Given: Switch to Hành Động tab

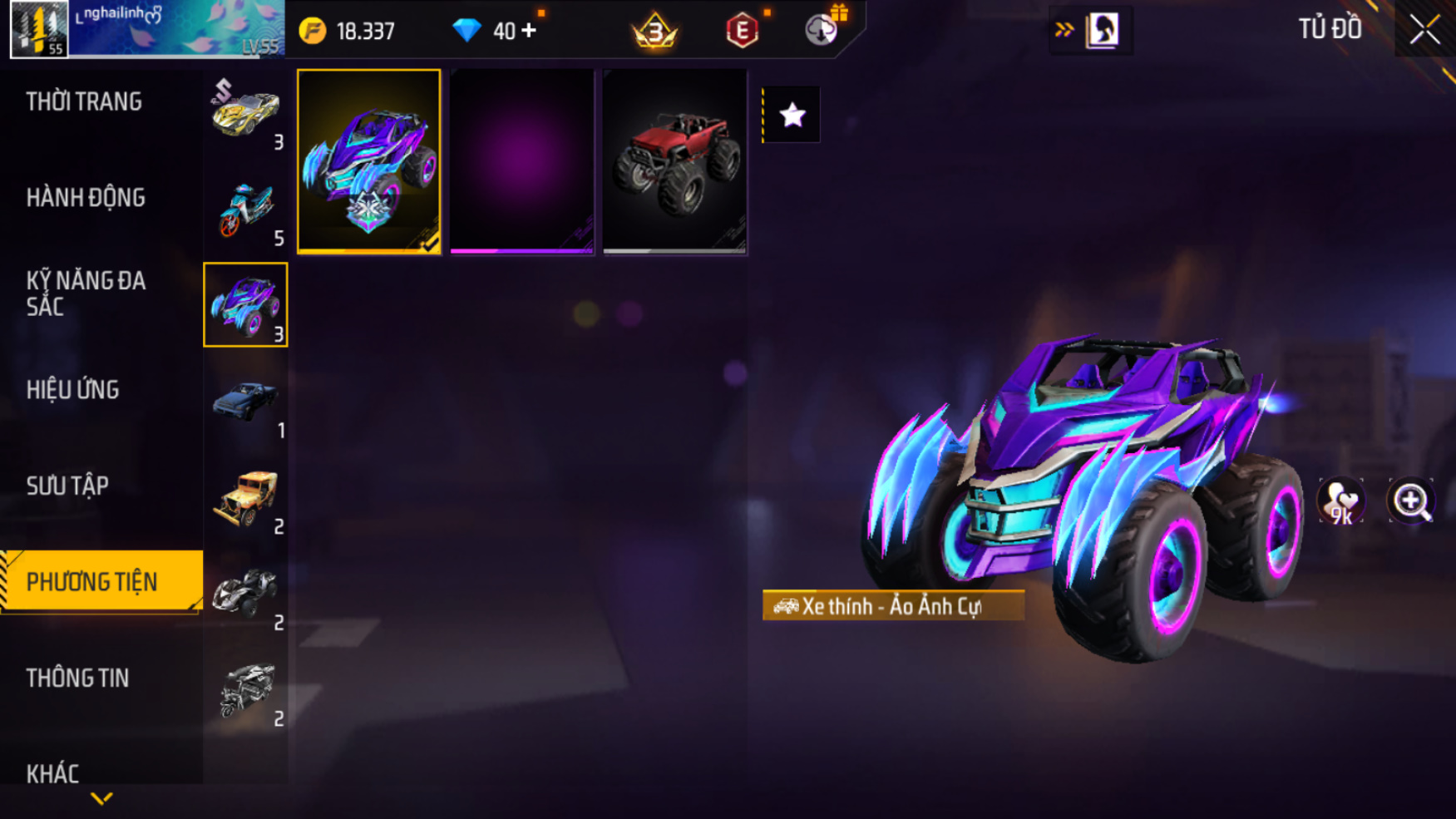Looking at the screenshot, I should 86,198.
